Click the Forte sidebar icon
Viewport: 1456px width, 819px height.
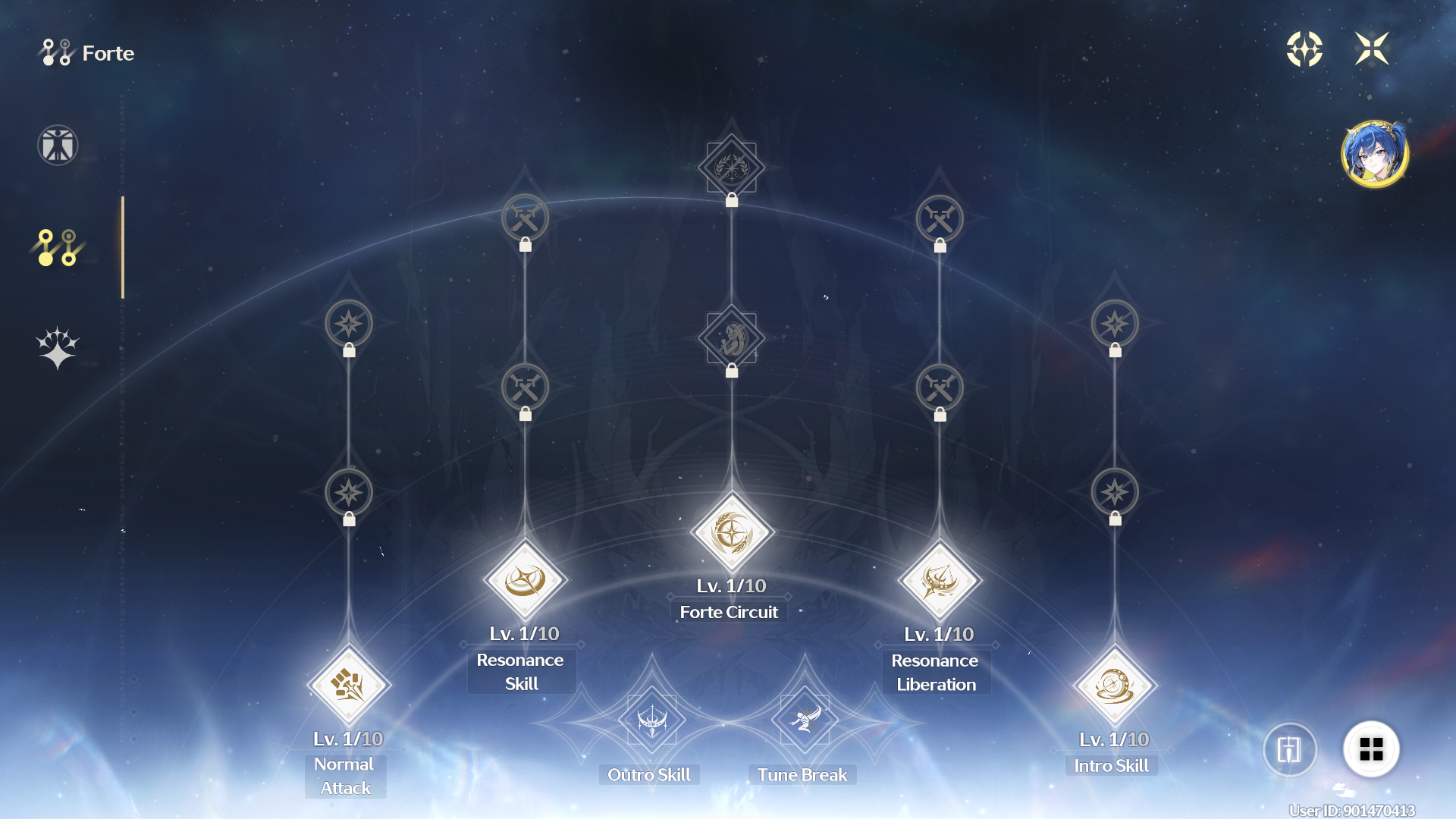click(x=57, y=246)
